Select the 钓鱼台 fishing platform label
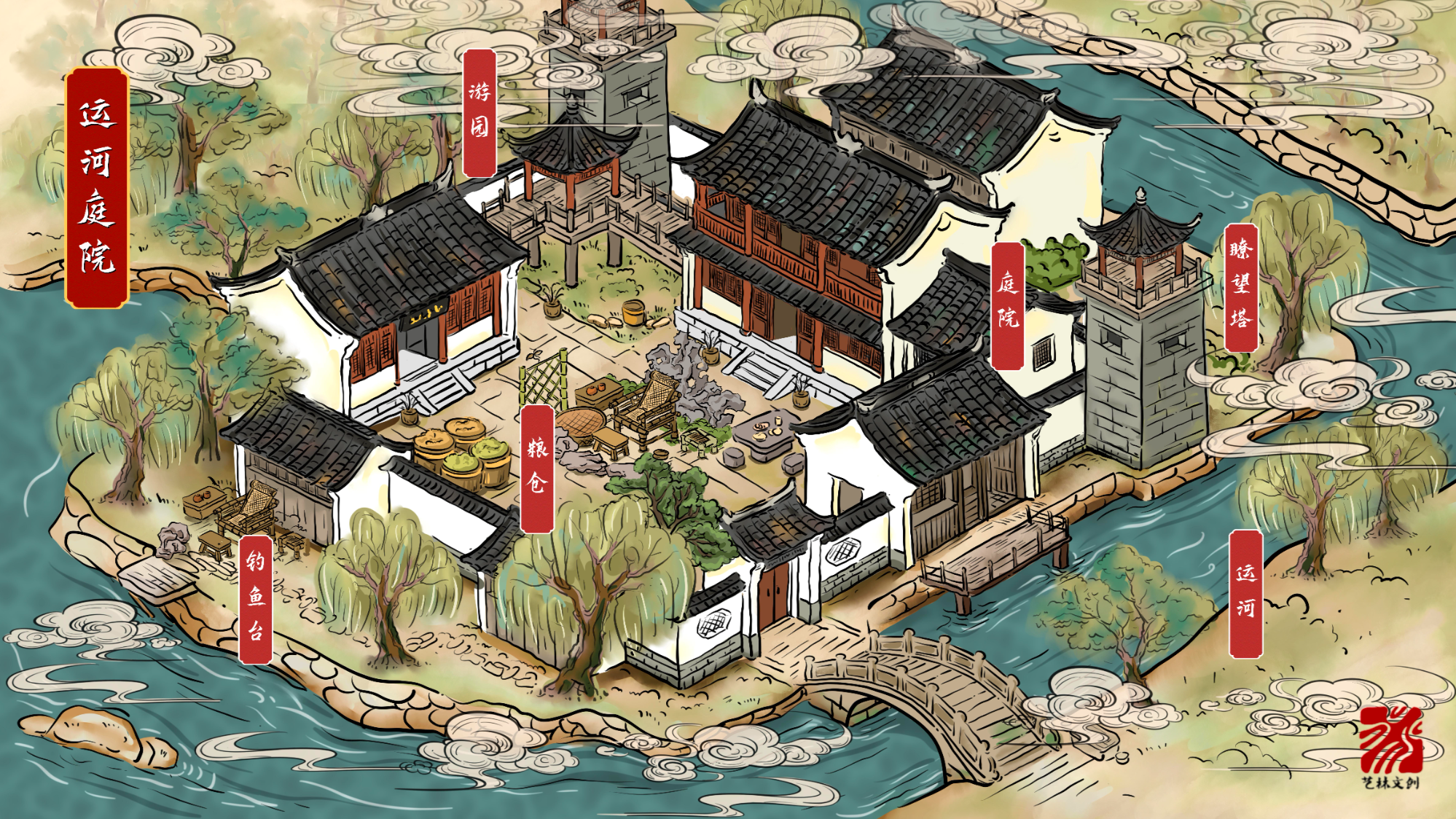This screenshot has width=1456, height=819. pos(256,599)
